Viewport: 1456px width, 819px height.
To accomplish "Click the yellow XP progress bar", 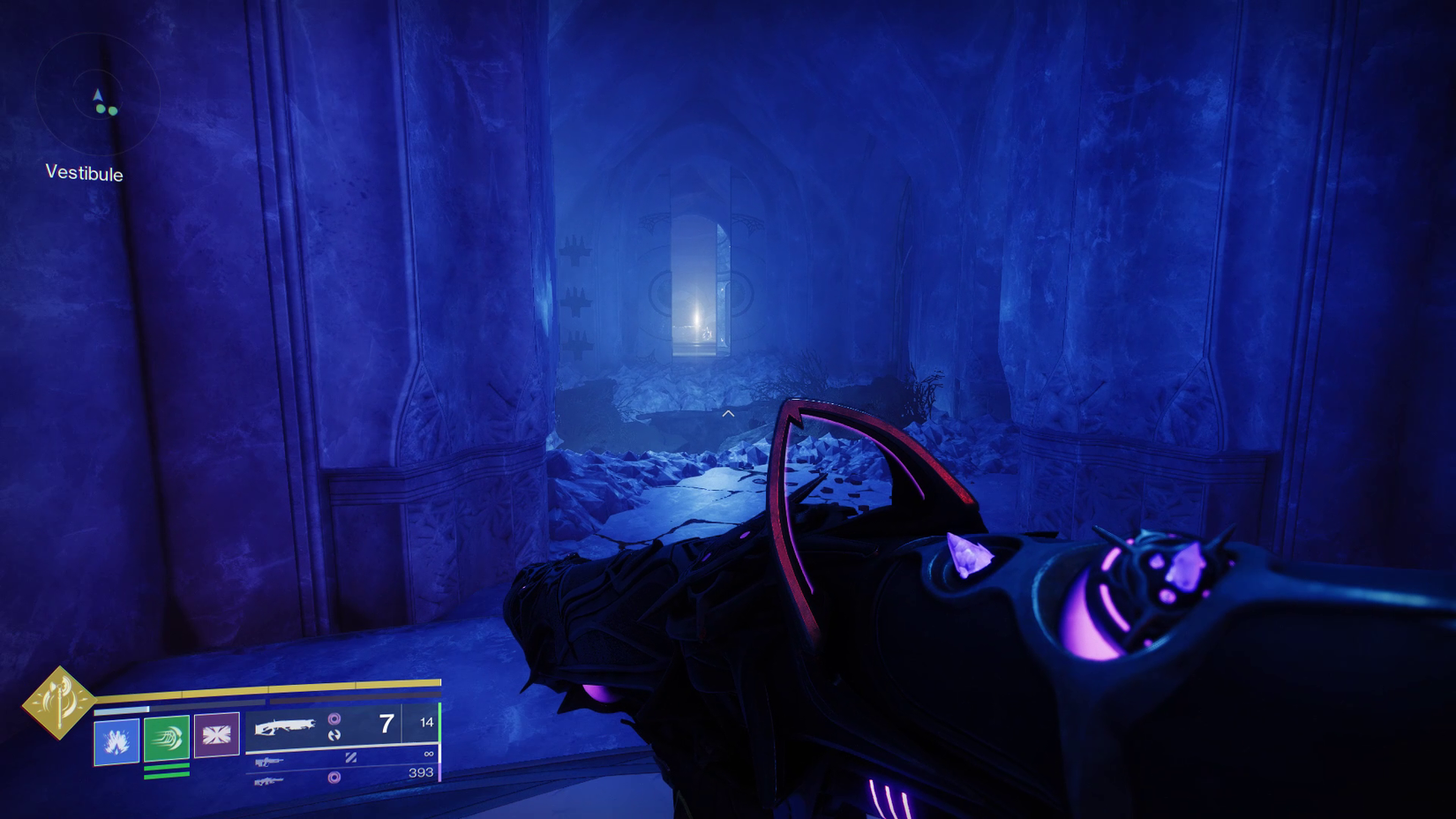I will pyautogui.click(x=266, y=688).
